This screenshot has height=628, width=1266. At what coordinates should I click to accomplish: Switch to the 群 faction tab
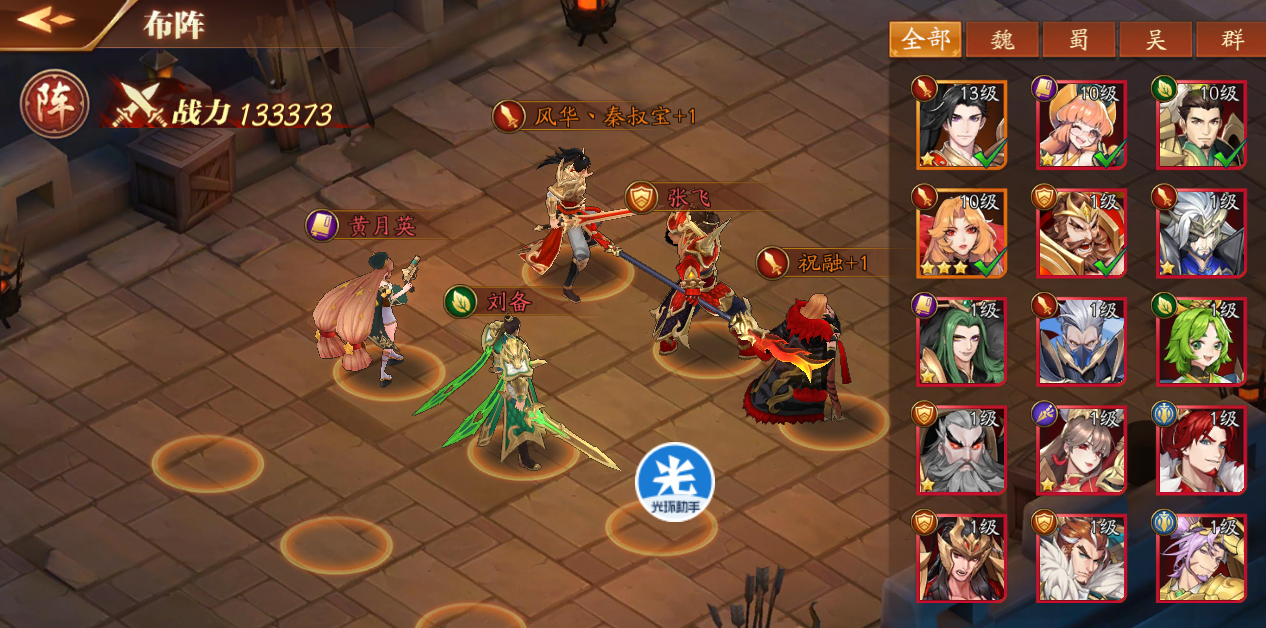1232,40
